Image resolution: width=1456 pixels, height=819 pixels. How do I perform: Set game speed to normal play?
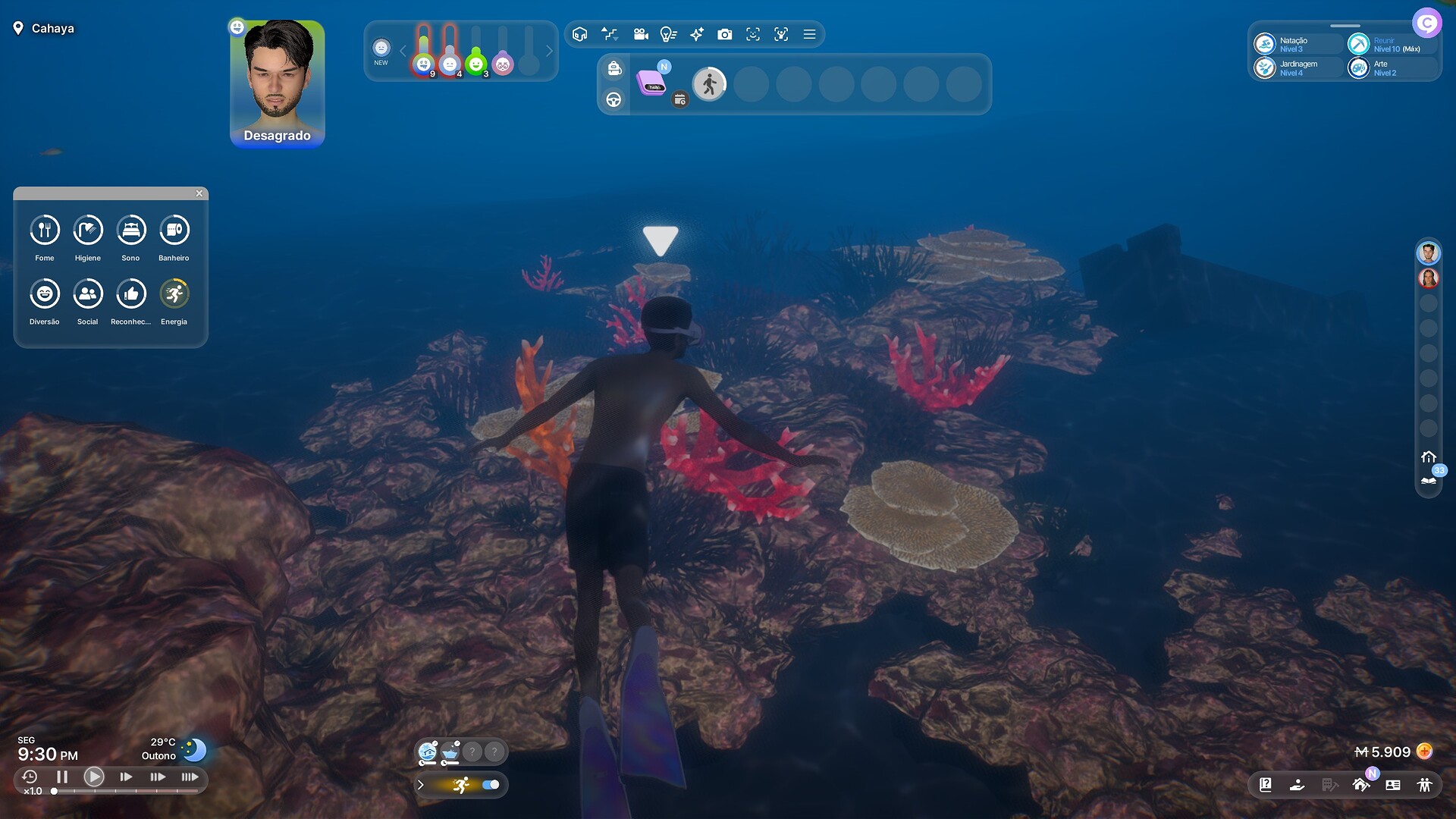(x=94, y=777)
